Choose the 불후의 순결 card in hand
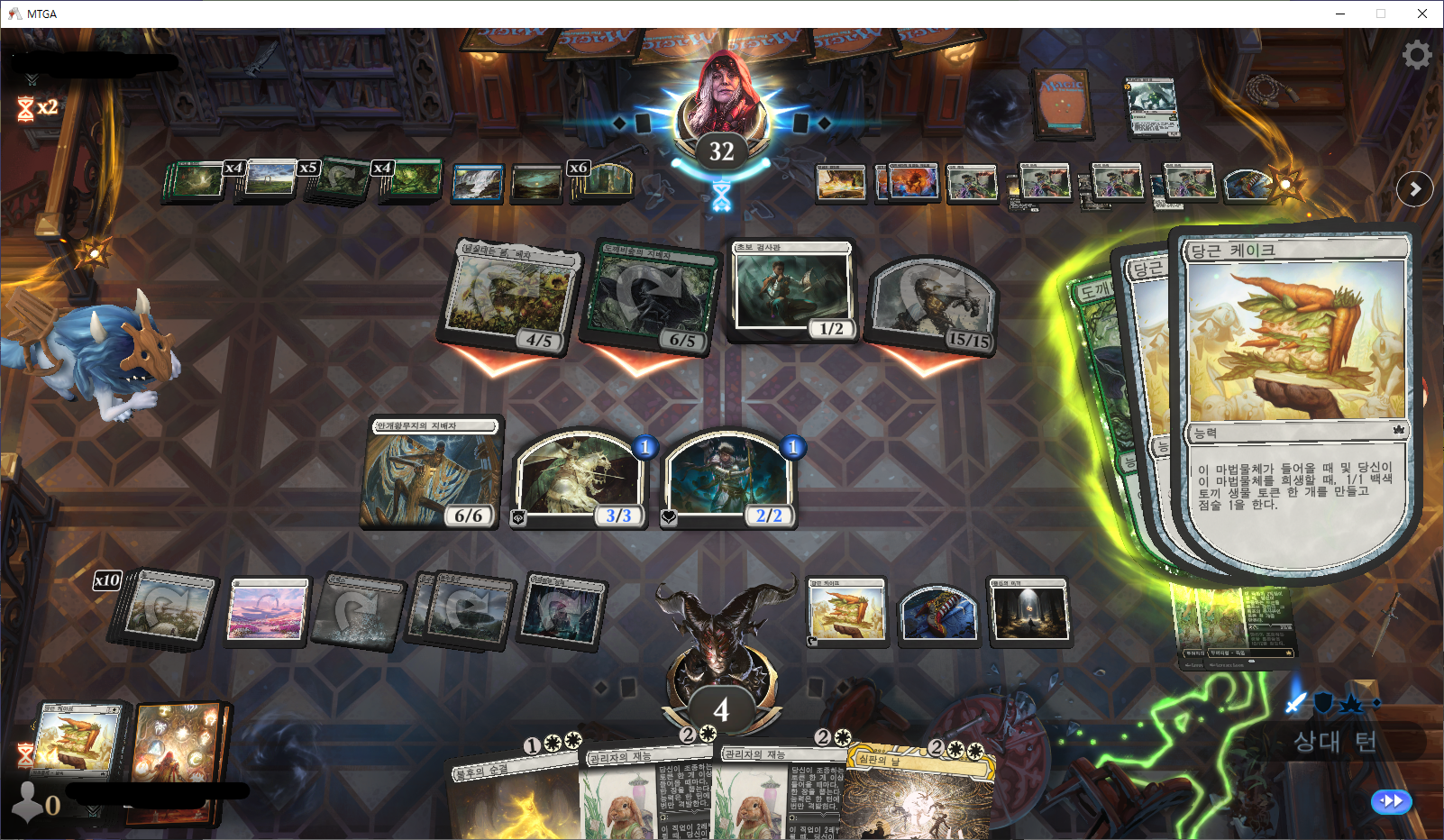1444x840 pixels. pos(514,798)
